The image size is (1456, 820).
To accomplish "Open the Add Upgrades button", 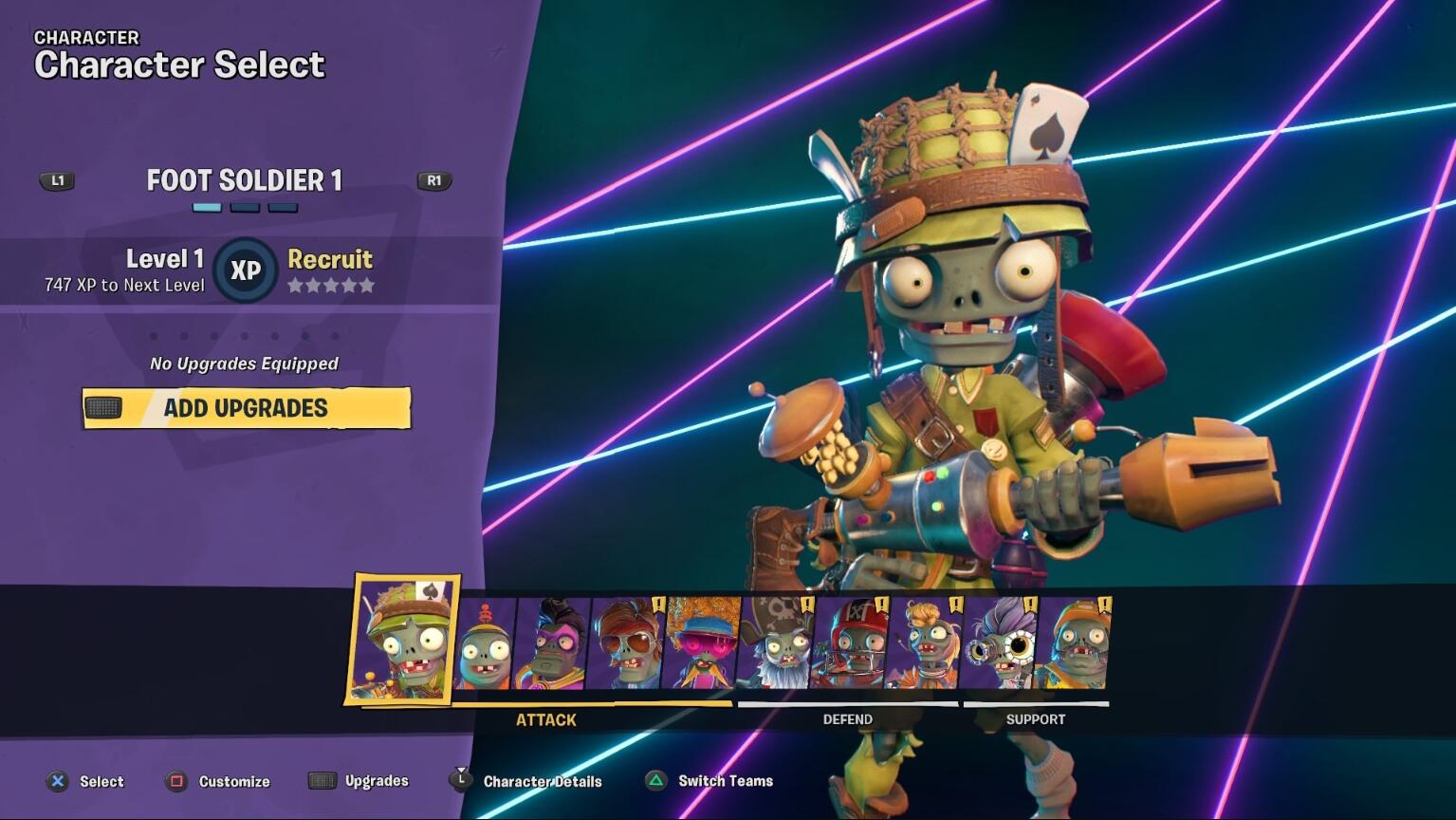I will pyautogui.click(x=246, y=408).
